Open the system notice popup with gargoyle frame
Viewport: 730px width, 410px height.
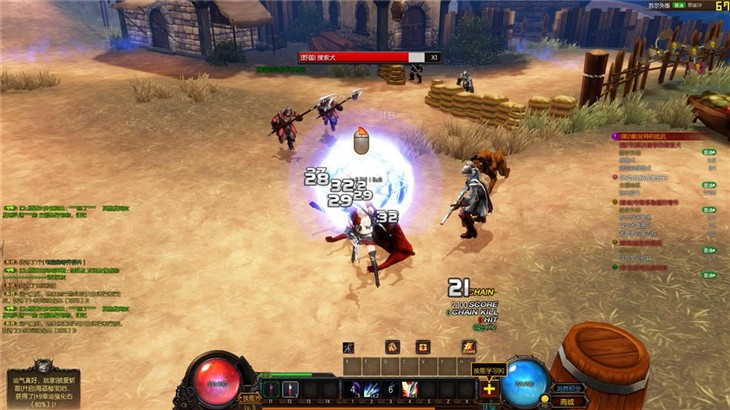(x=40, y=385)
